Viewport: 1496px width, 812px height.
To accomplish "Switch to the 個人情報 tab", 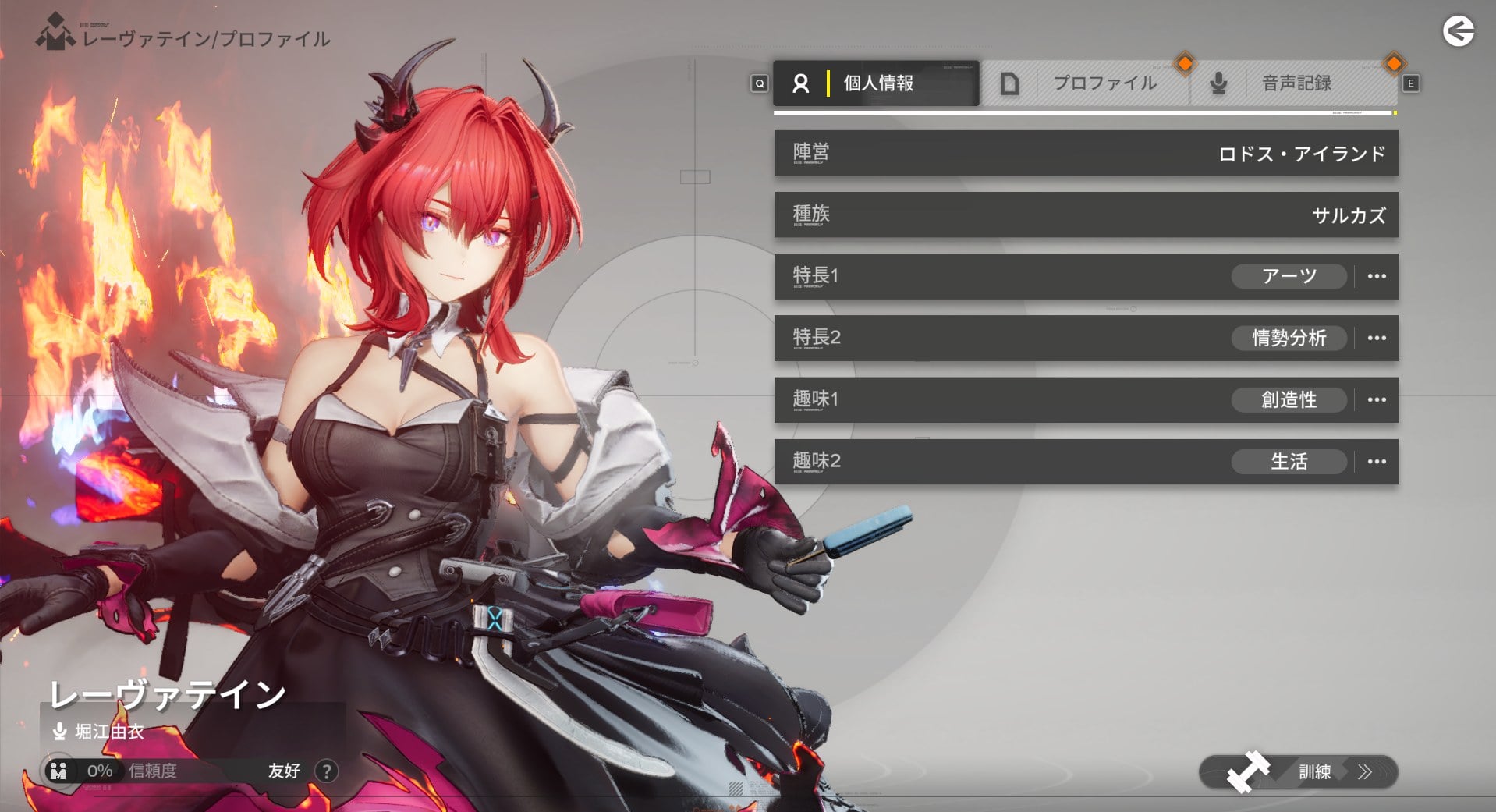I will tap(876, 83).
